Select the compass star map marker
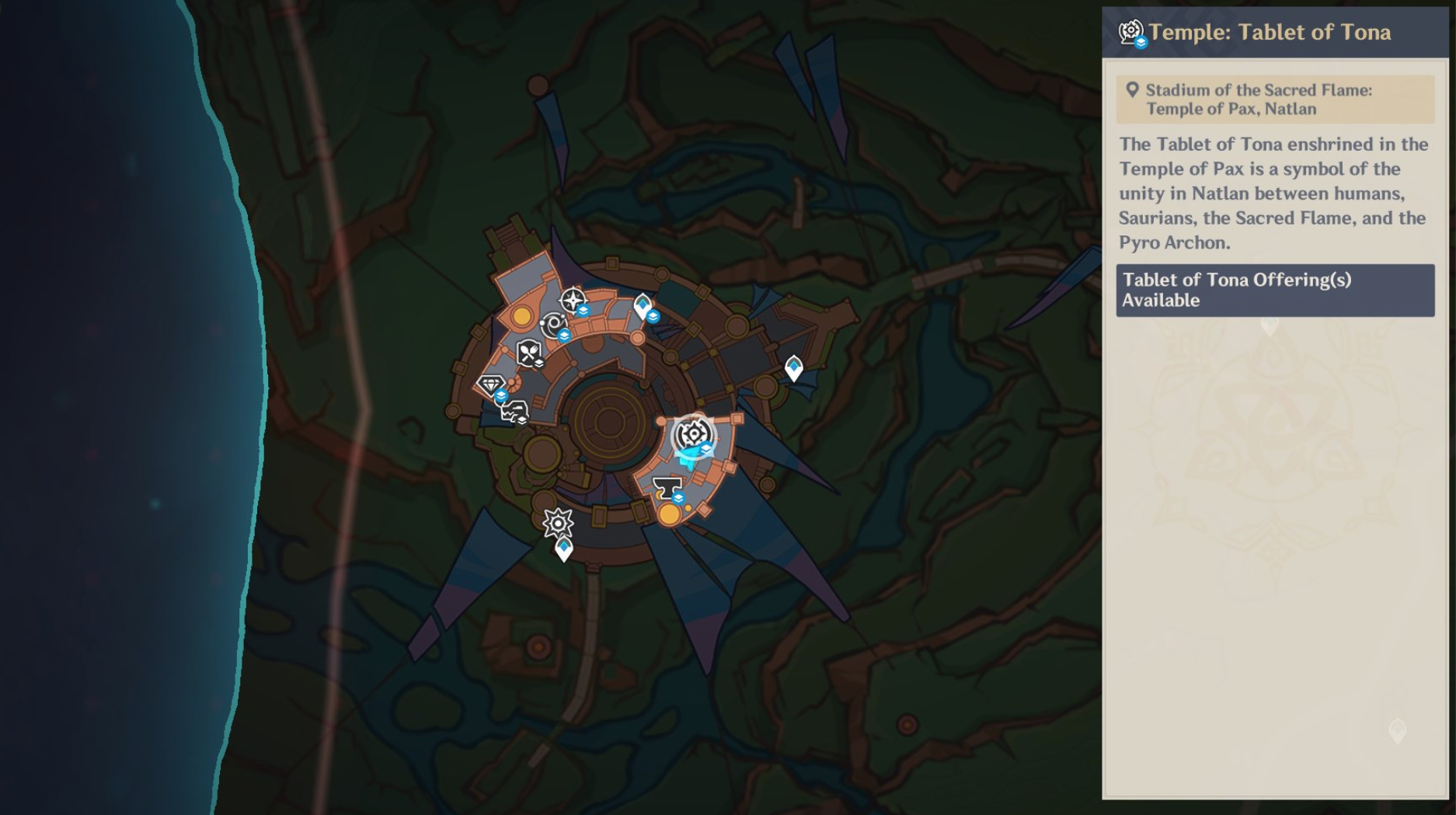This screenshot has height=815, width=1456. tap(573, 300)
